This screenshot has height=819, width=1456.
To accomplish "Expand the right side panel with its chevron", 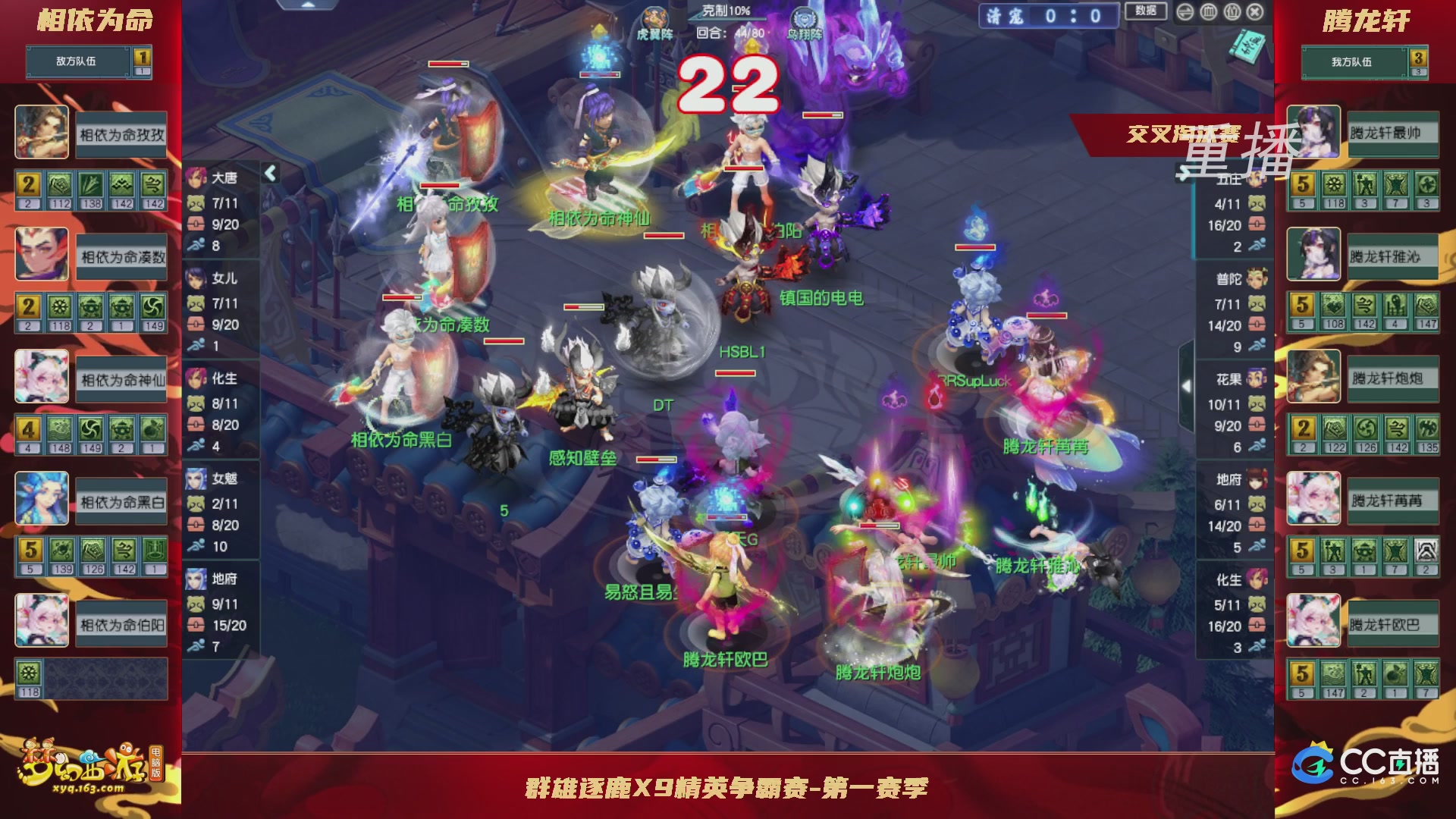I will 1185,385.
